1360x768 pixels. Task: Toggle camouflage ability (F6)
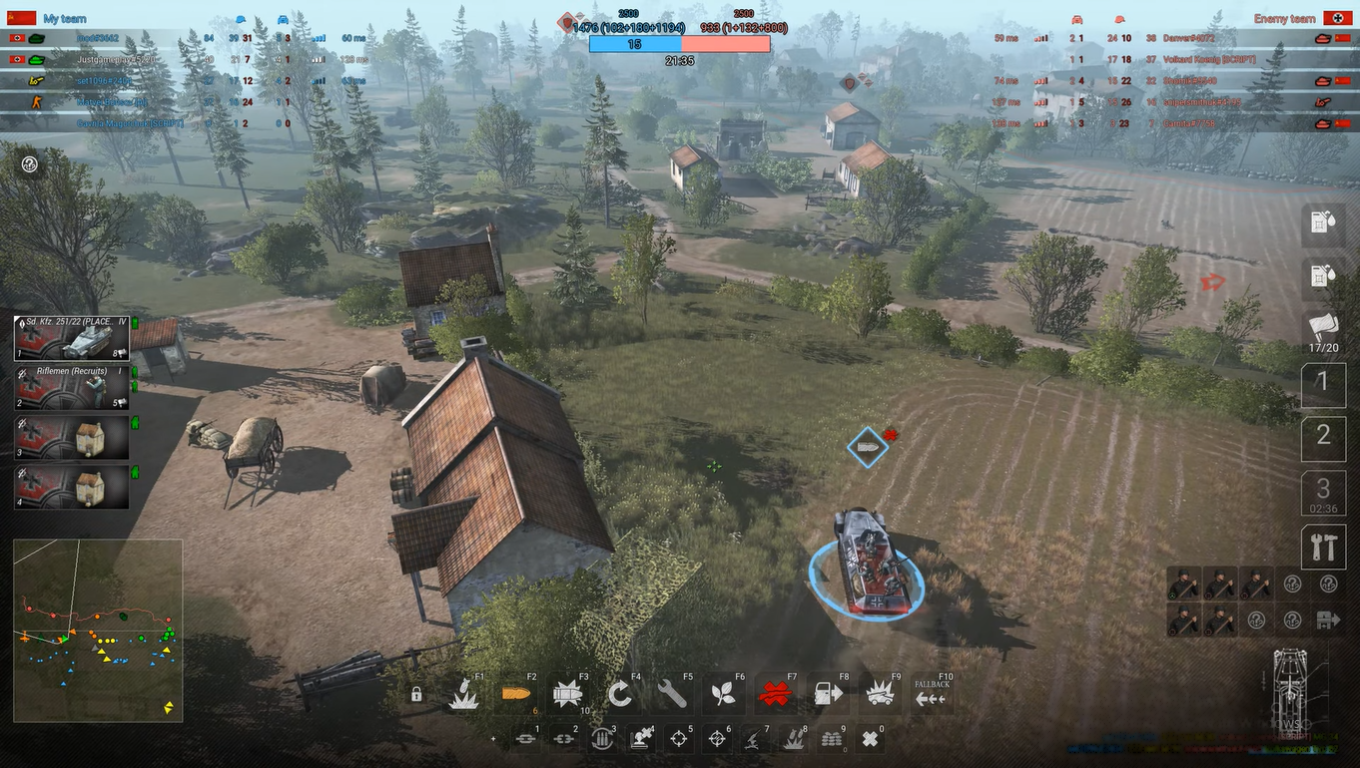tap(723, 693)
